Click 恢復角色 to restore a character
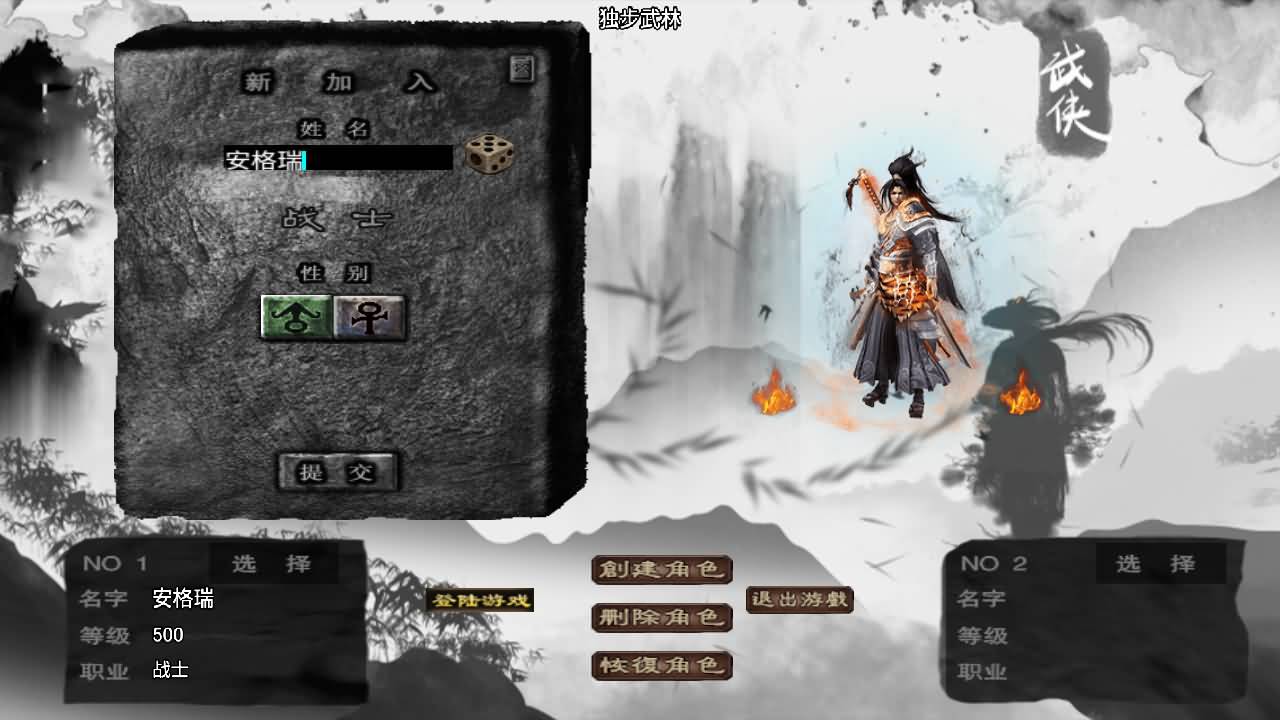Viewport: 1280px width, 720px height. [662, 666]
